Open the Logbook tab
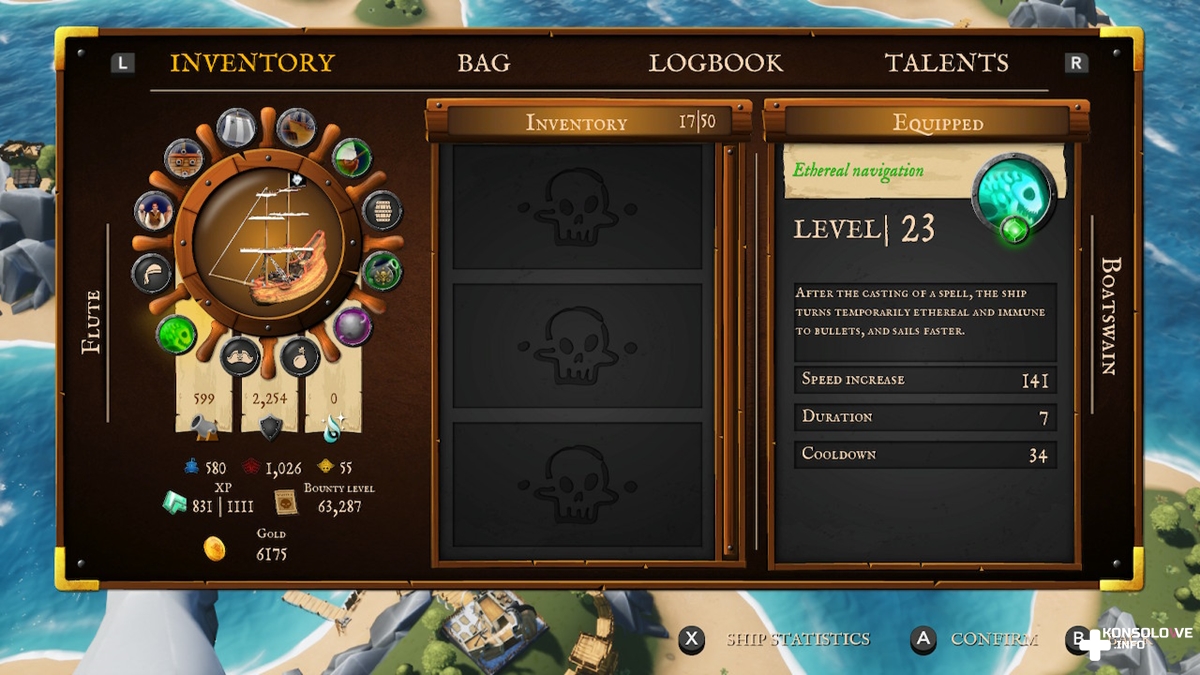 (x=715, y=63)
